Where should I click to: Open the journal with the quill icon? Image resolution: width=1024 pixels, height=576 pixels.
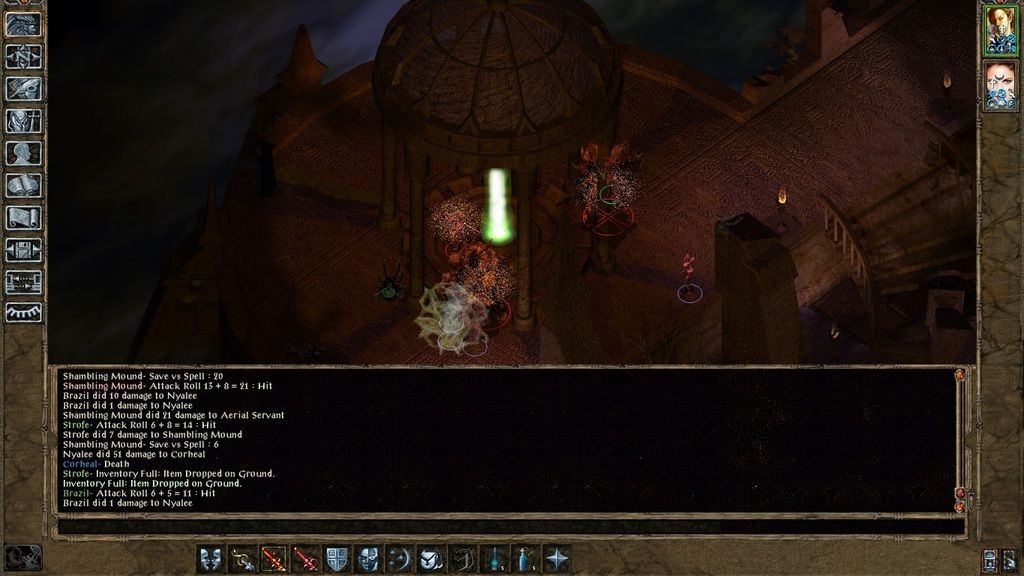23,89
